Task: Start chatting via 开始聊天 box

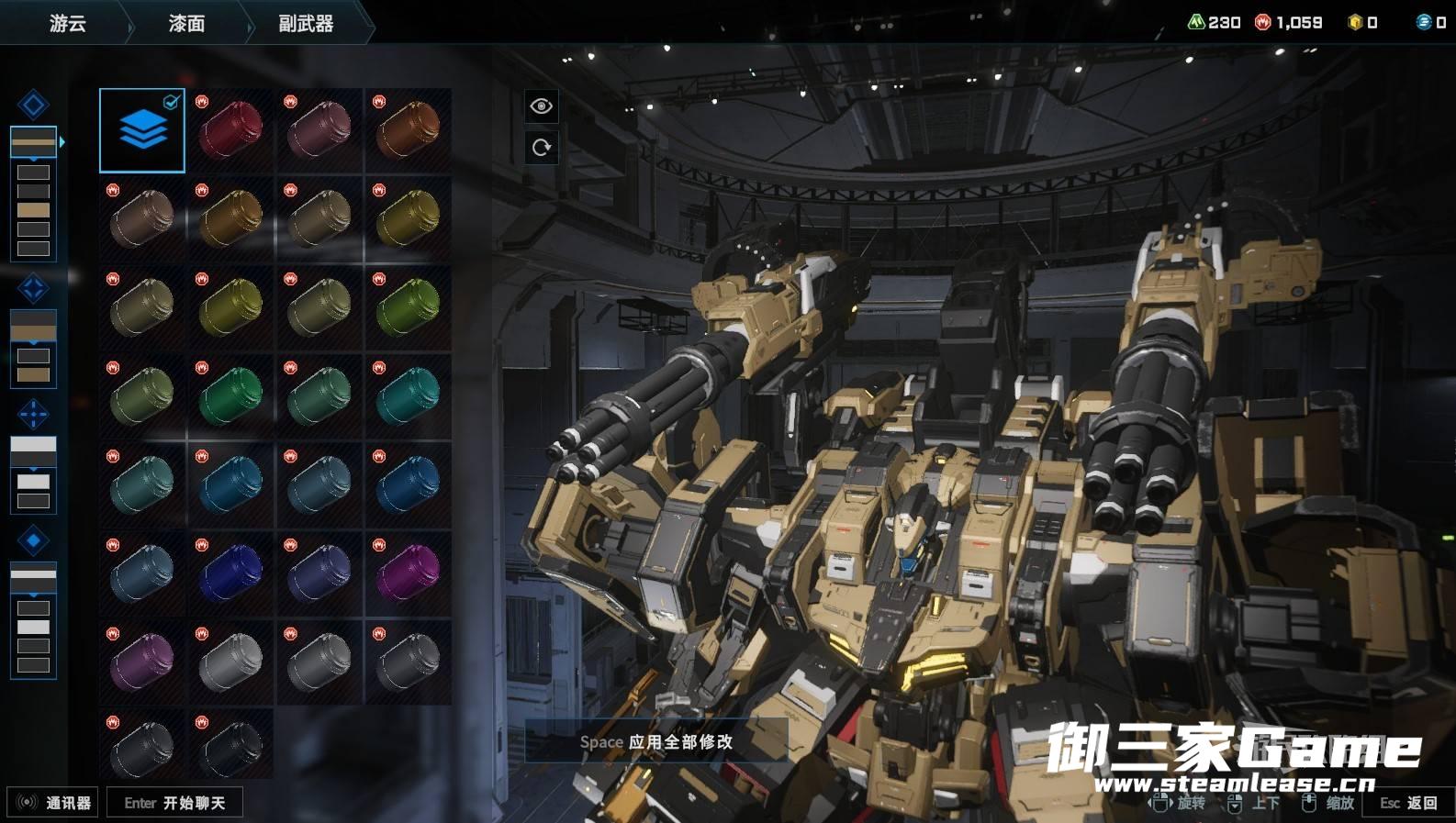Action: point(174,803)
